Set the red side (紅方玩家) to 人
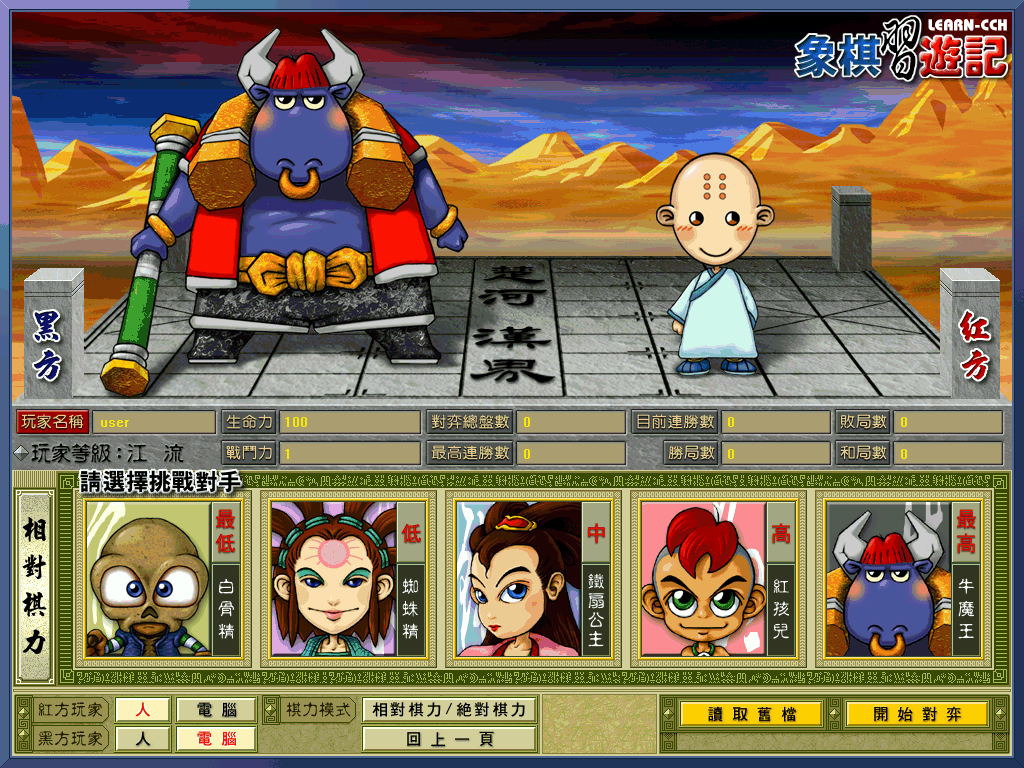1024x768 pixels. [x=142, y=710]
